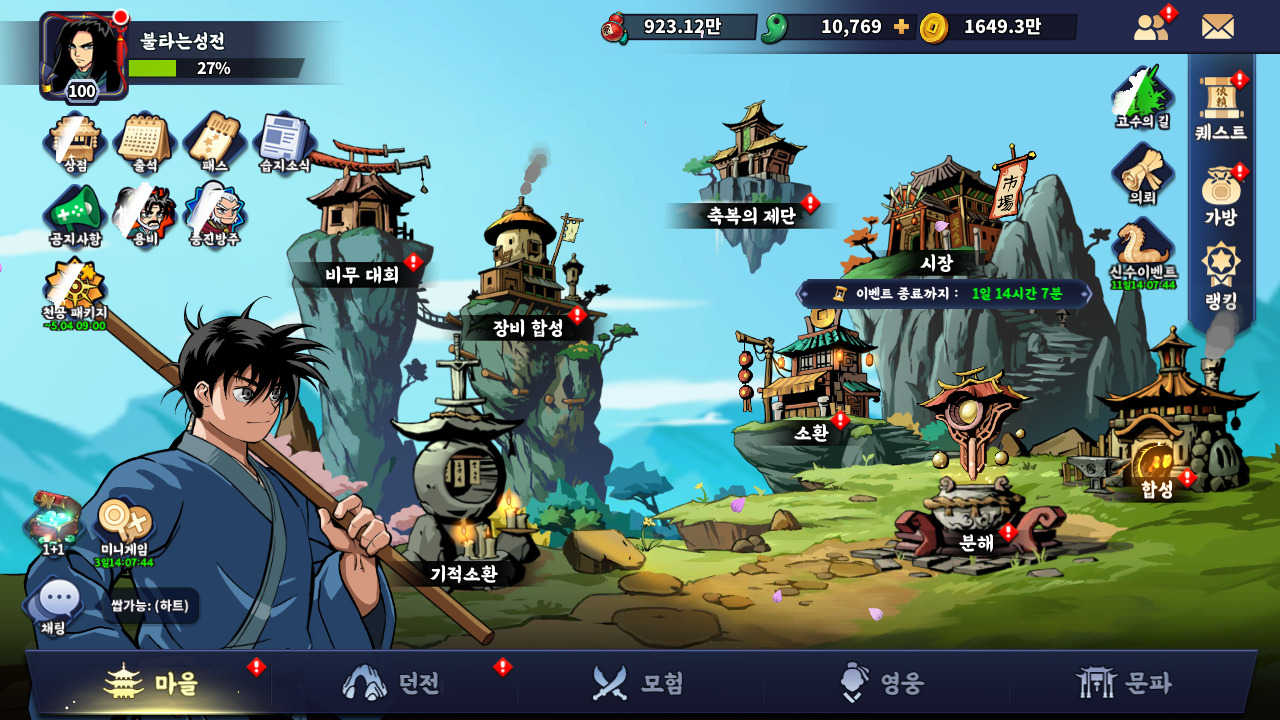1280x720 pixels.
Task: Open the 퀘스트 quest scroll
Action: [x=1221, y=105]
